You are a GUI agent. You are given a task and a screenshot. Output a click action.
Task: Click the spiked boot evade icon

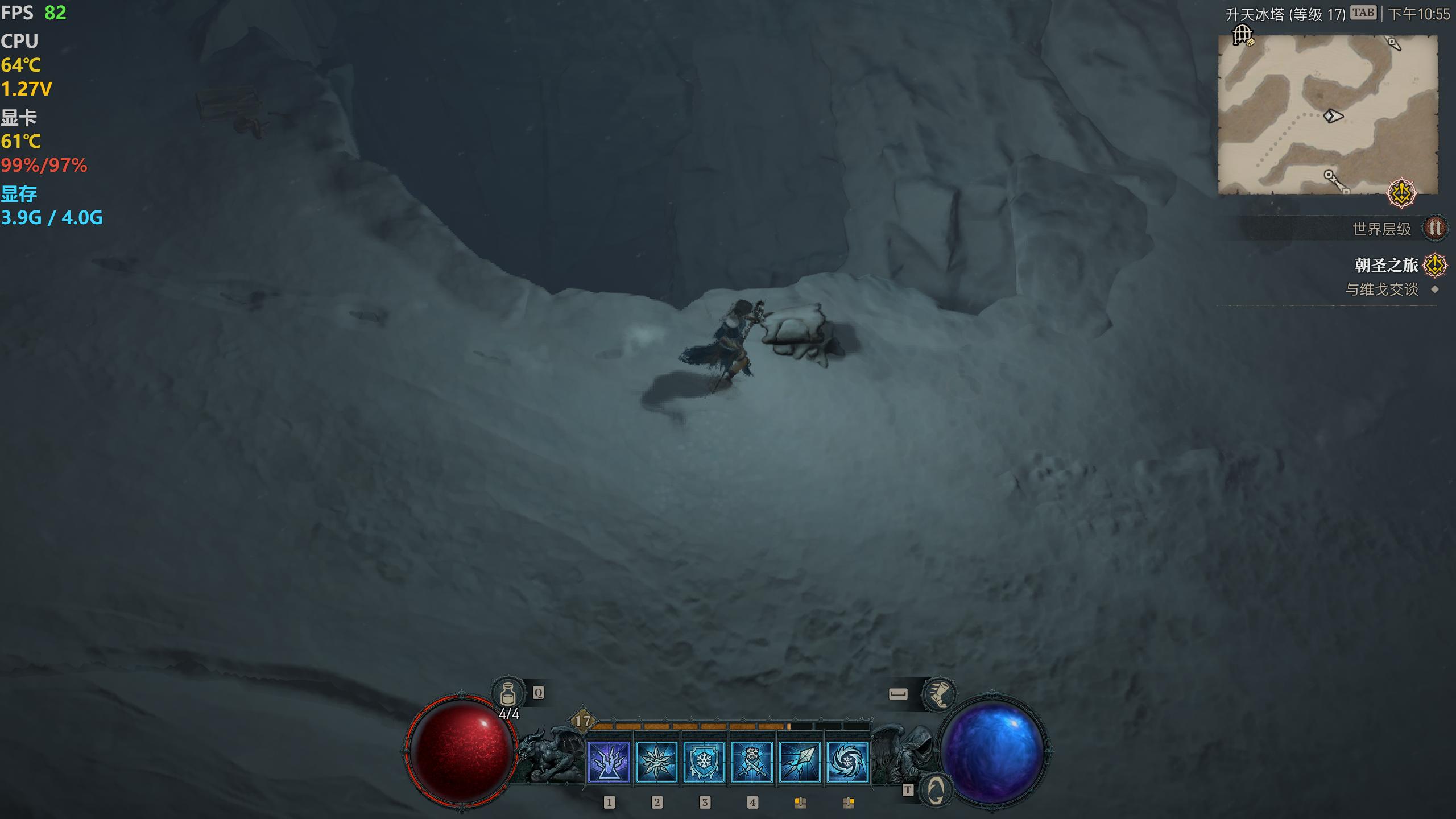(938, 694)
